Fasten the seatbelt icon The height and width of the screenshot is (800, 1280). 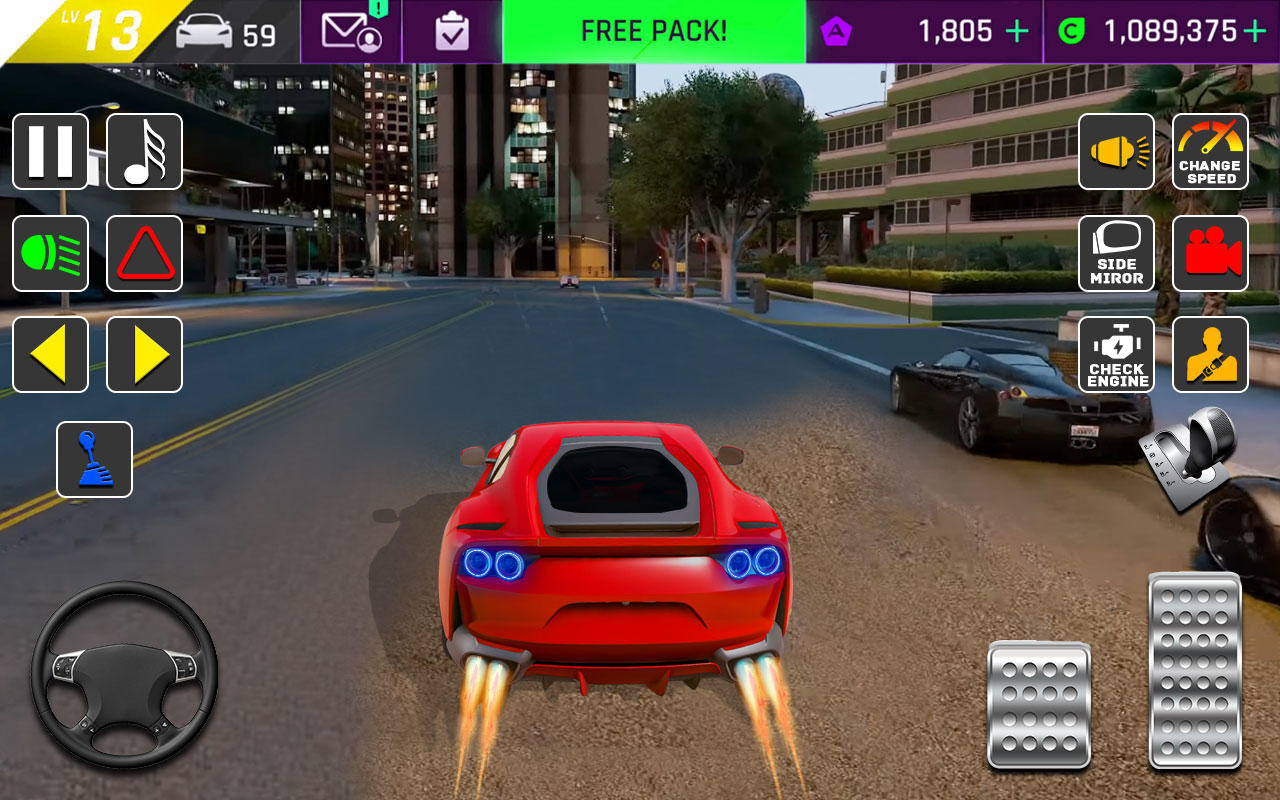pos(1210,353)
